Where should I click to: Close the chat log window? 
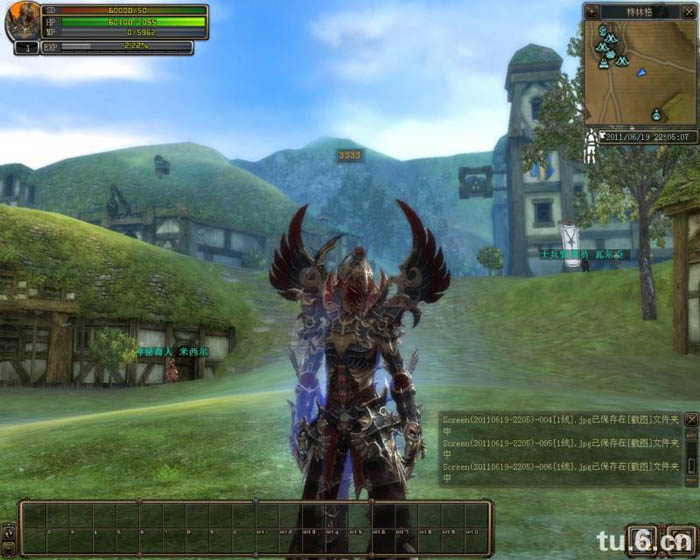pos(690,420)
